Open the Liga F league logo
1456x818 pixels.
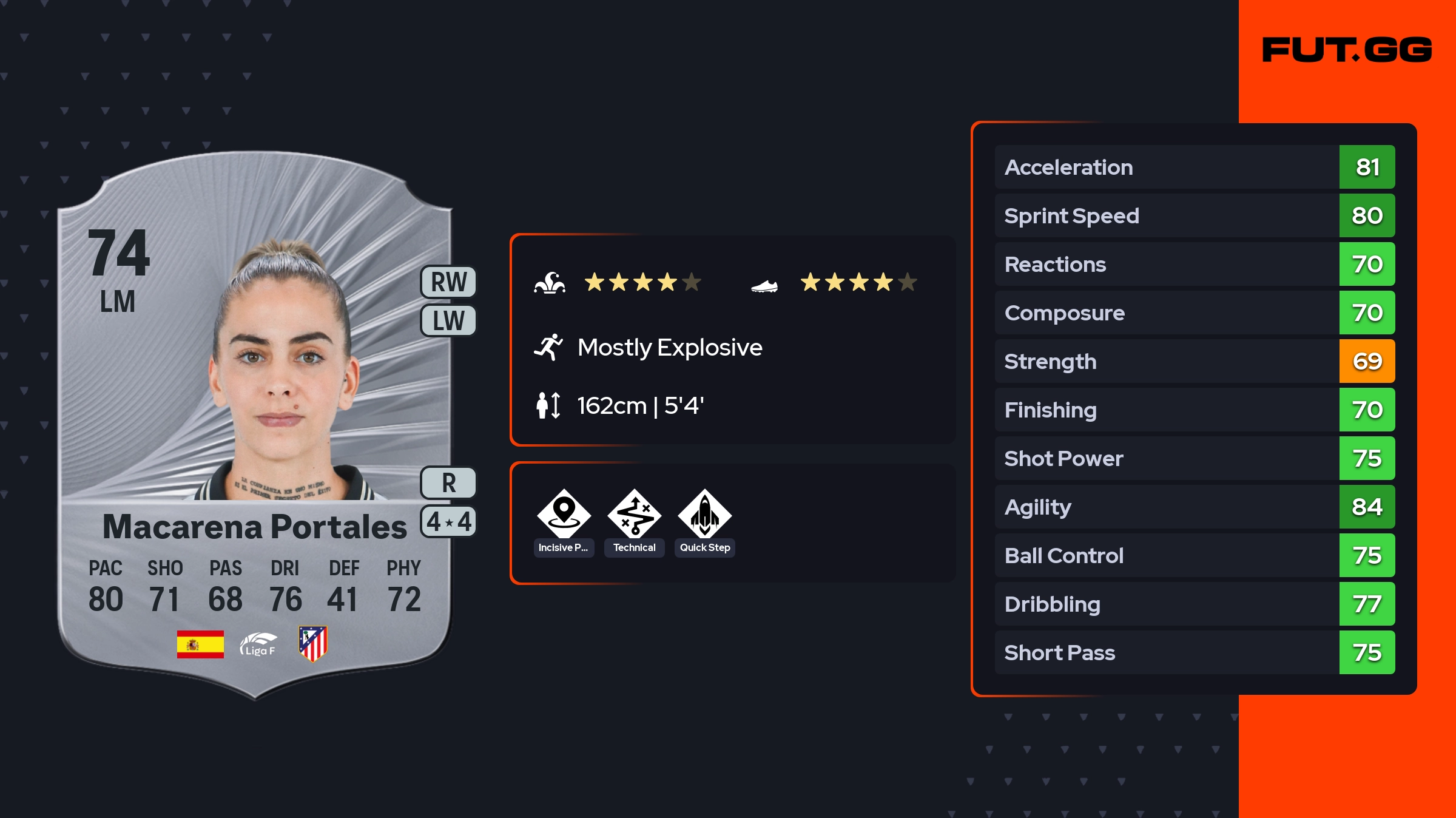pyautogui.click(x=258, y=644)
